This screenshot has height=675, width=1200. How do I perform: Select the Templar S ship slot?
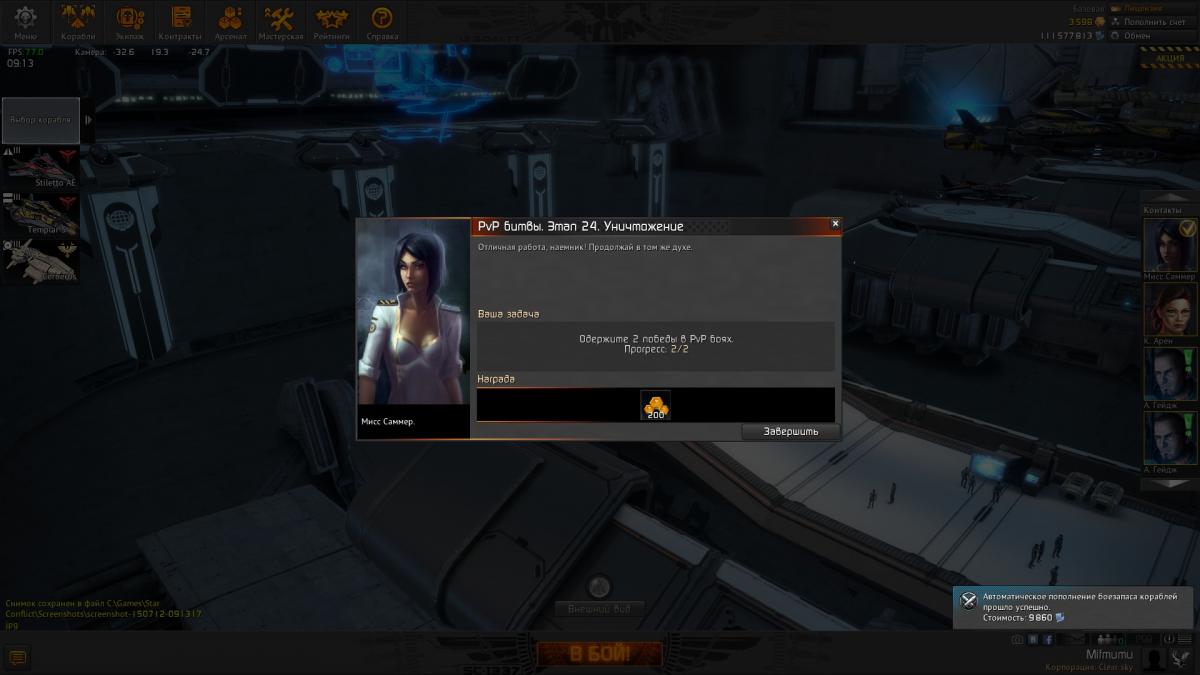(x=40, y=214)
